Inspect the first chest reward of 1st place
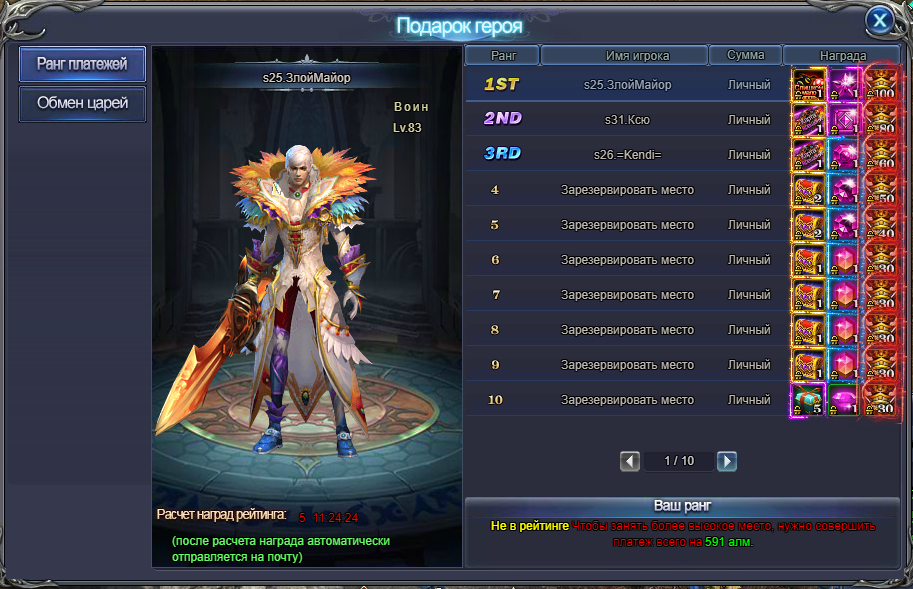Screen dimensions: 913x589 click(807, 85)
